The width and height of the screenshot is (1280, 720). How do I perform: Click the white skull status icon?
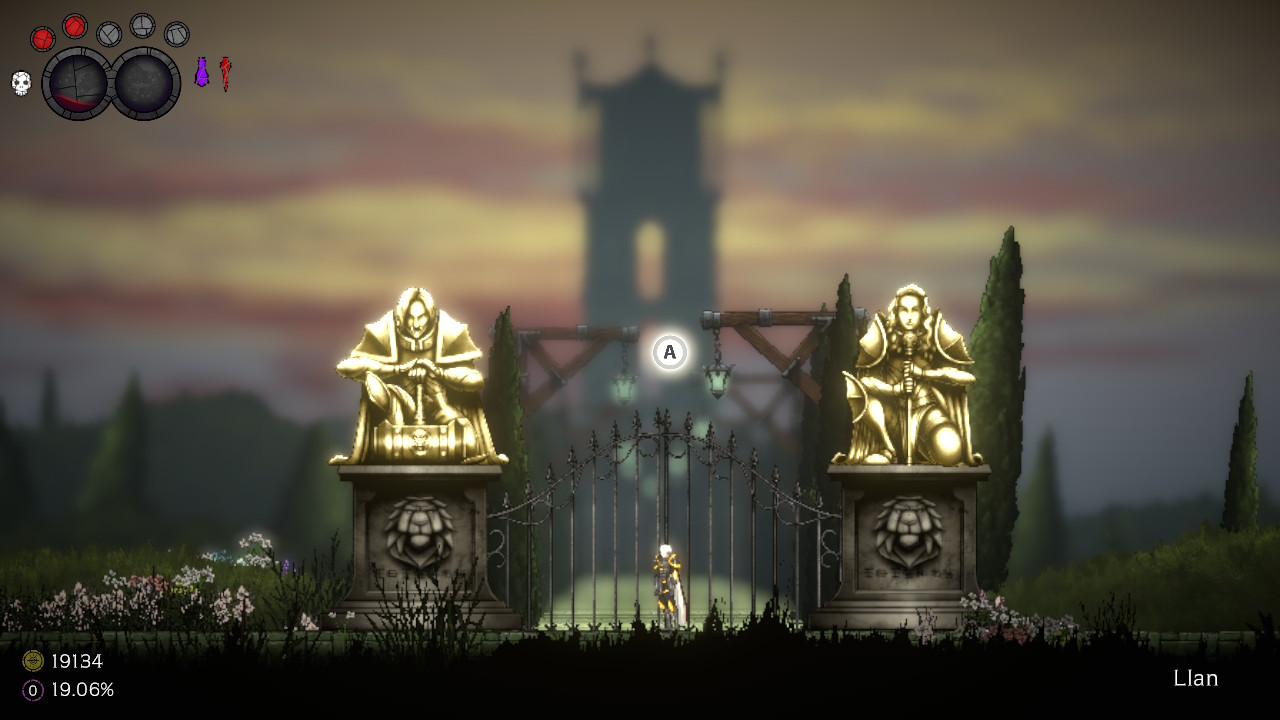coord(21,83)
